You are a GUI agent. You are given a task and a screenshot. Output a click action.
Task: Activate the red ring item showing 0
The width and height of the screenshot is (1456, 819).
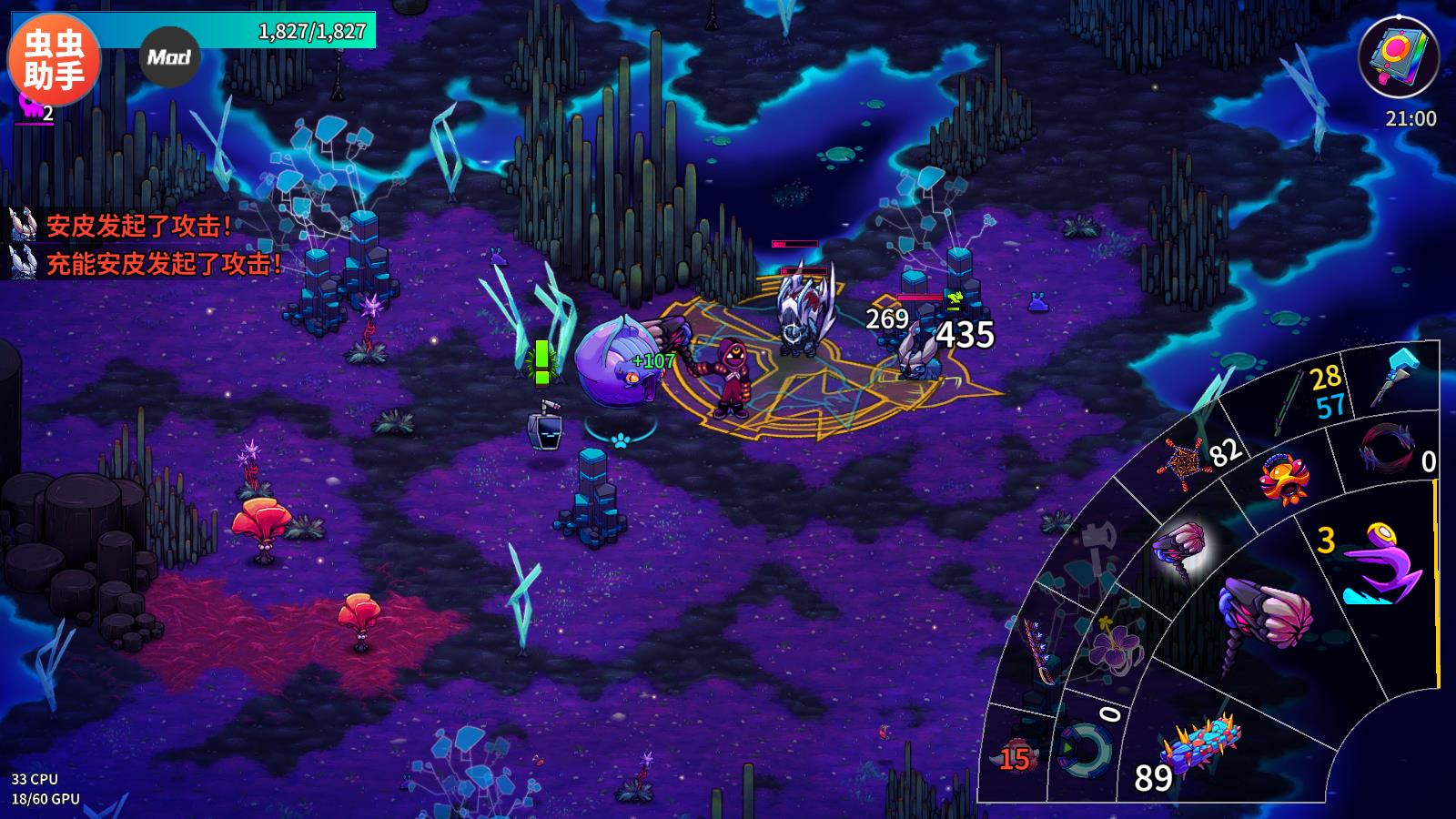tap(1388, 448)
